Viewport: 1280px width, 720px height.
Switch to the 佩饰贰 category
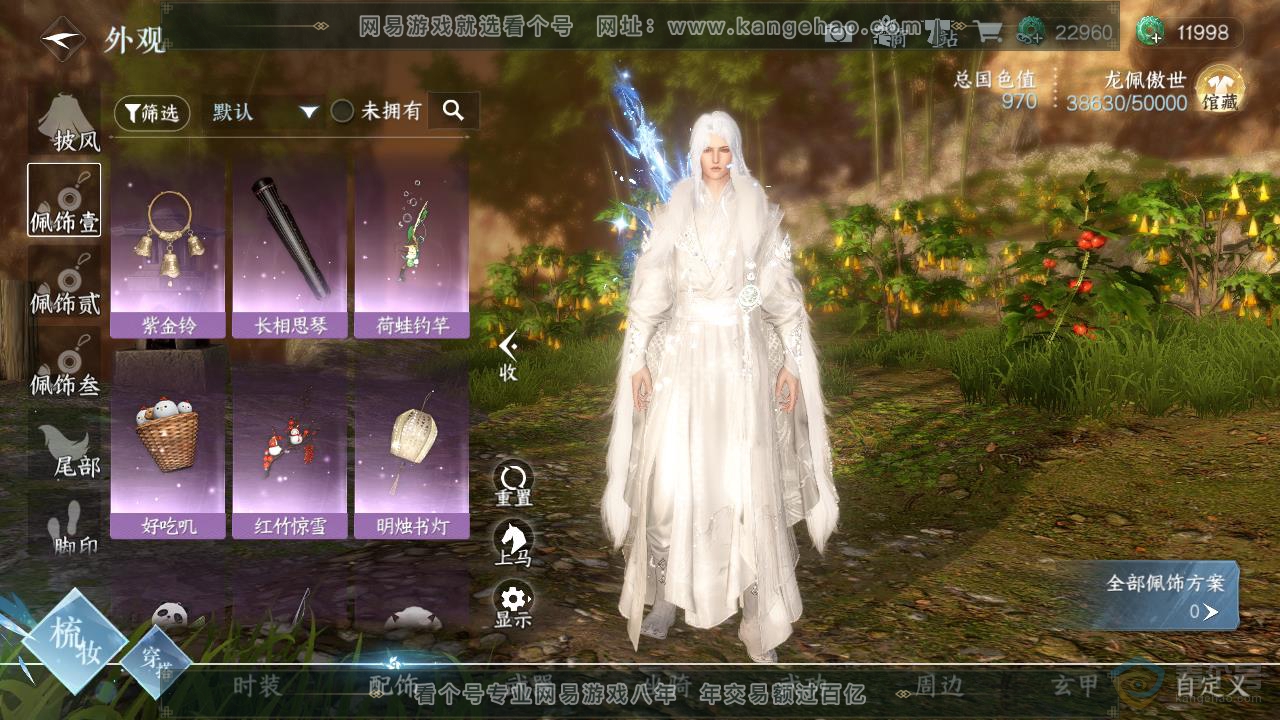coord(64,285)
